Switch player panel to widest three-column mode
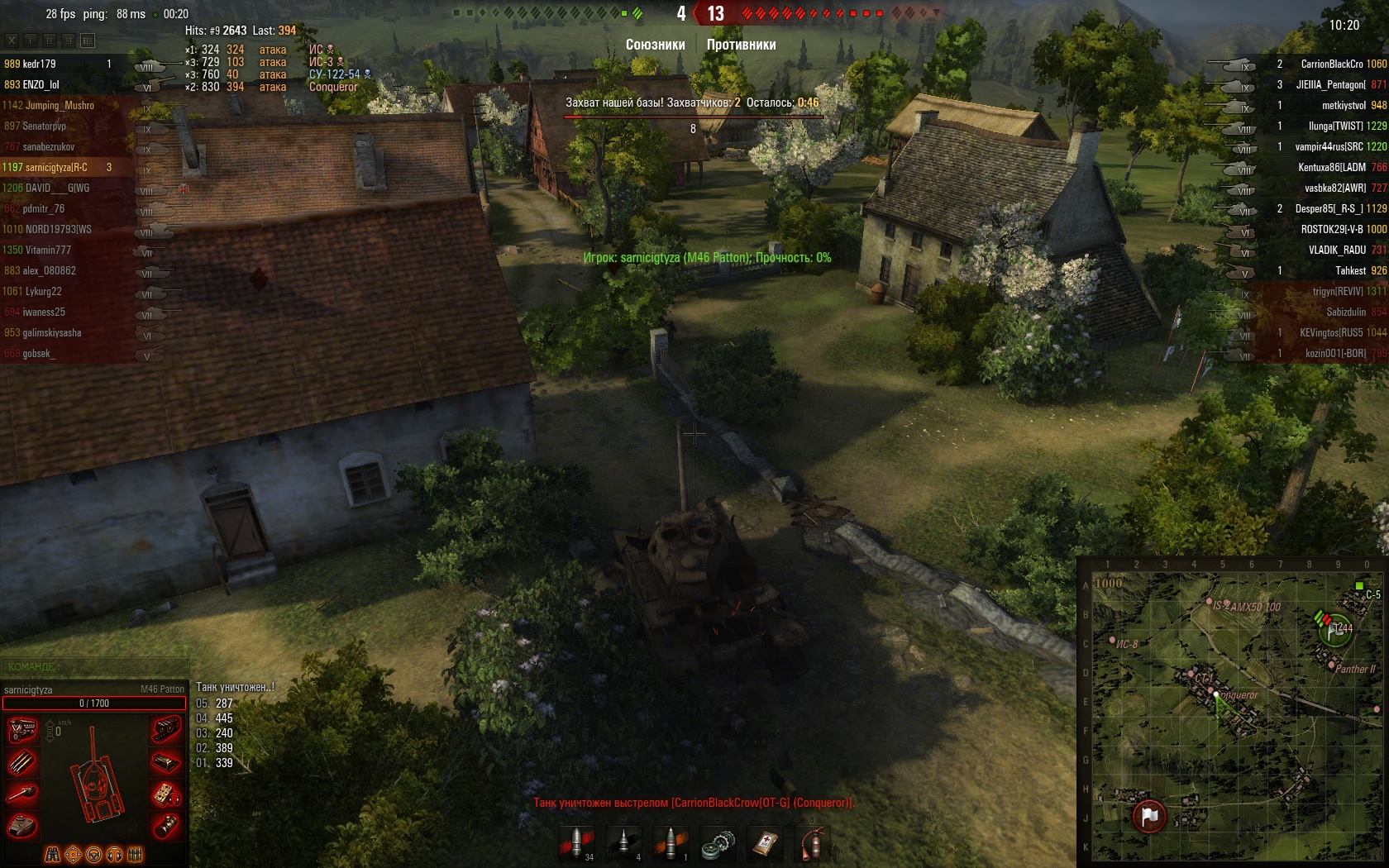 coord(88,40)
